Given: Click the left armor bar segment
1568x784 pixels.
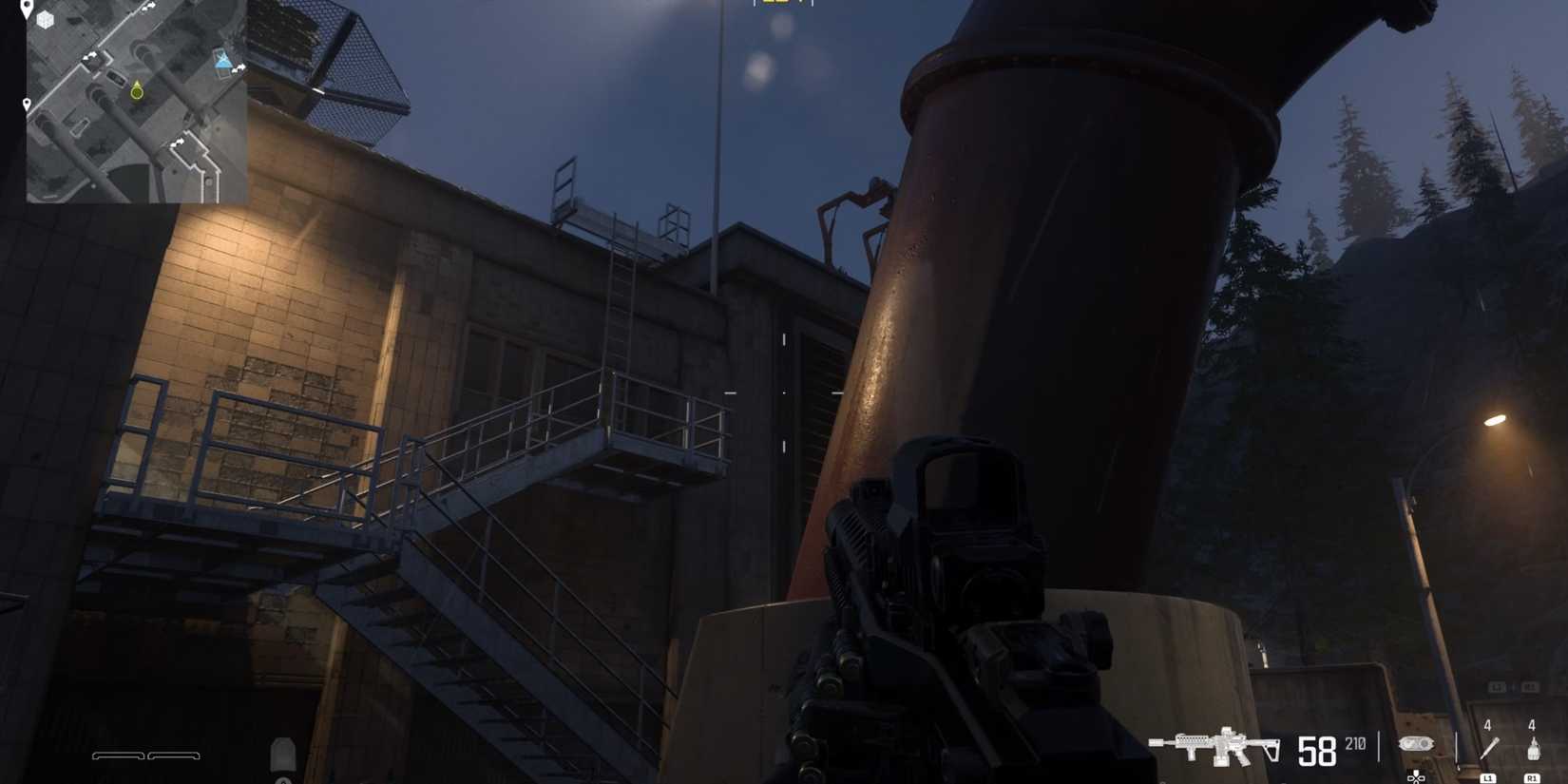Looking at the screenshot, I should (119, 755).
